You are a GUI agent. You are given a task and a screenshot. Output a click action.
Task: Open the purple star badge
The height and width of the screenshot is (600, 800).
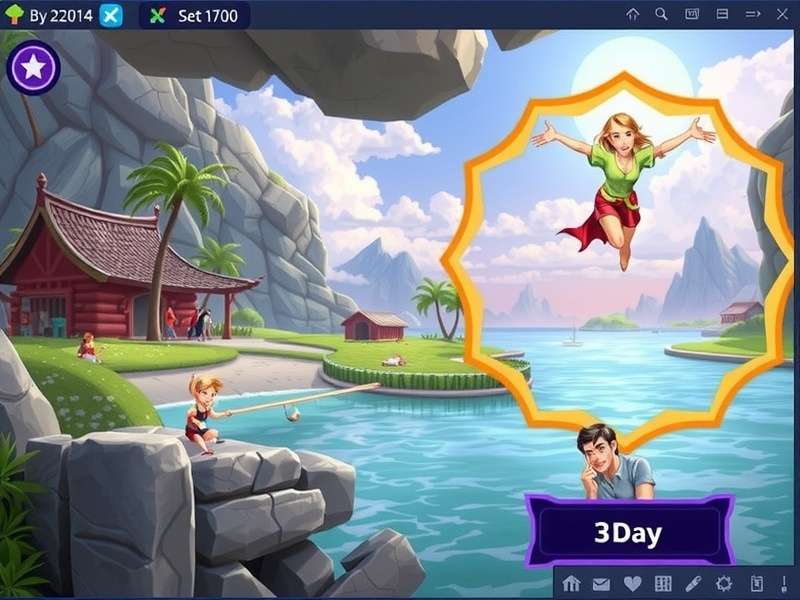tap(33, 68)
